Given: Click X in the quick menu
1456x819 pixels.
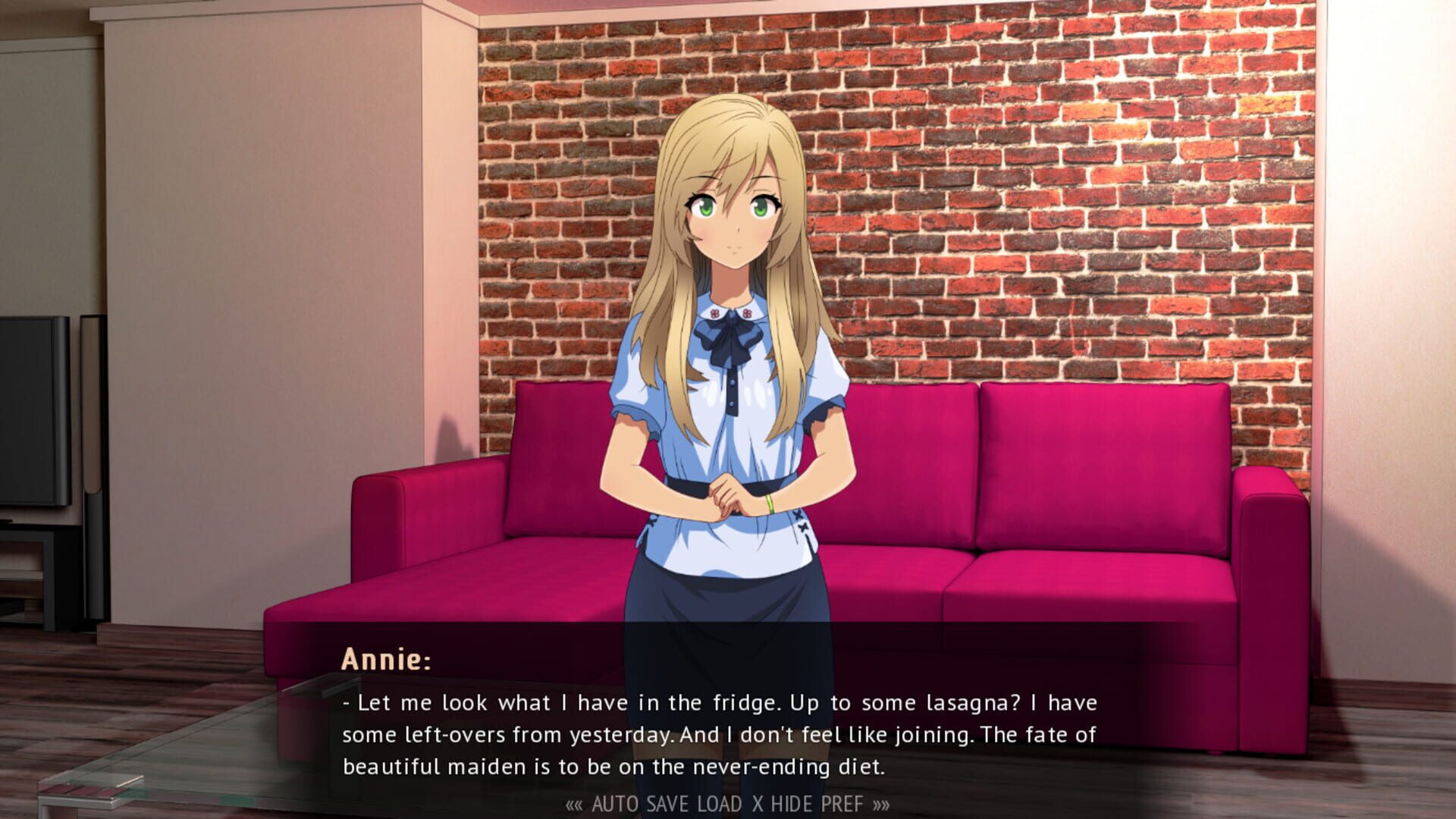Looking at the screenshot, I should coord(758,802).
